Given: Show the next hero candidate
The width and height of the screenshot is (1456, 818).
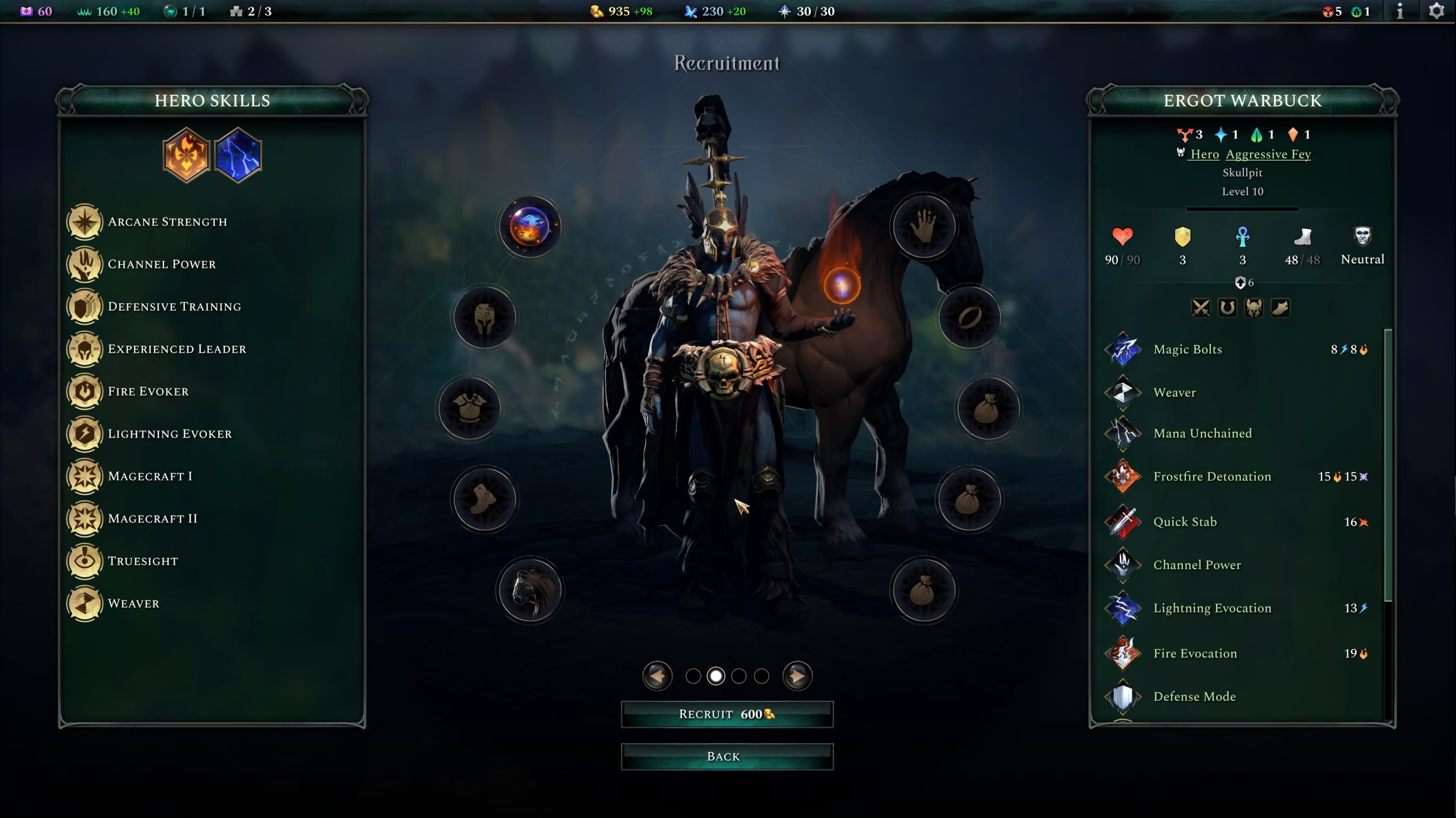Looking at the screenshot, I should pos(797,676).
